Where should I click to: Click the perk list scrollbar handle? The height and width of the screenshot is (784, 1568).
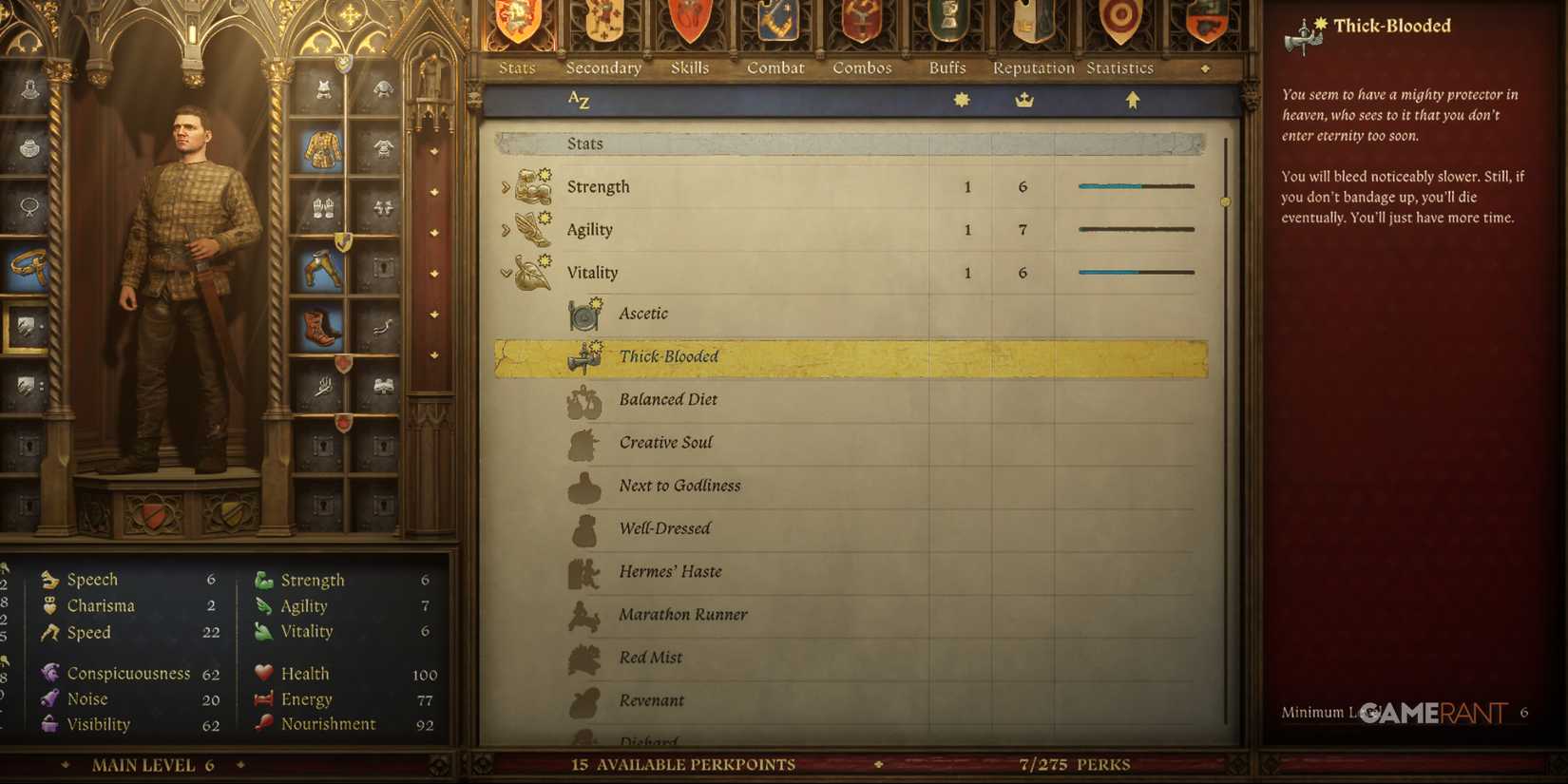pos(1225,201)
